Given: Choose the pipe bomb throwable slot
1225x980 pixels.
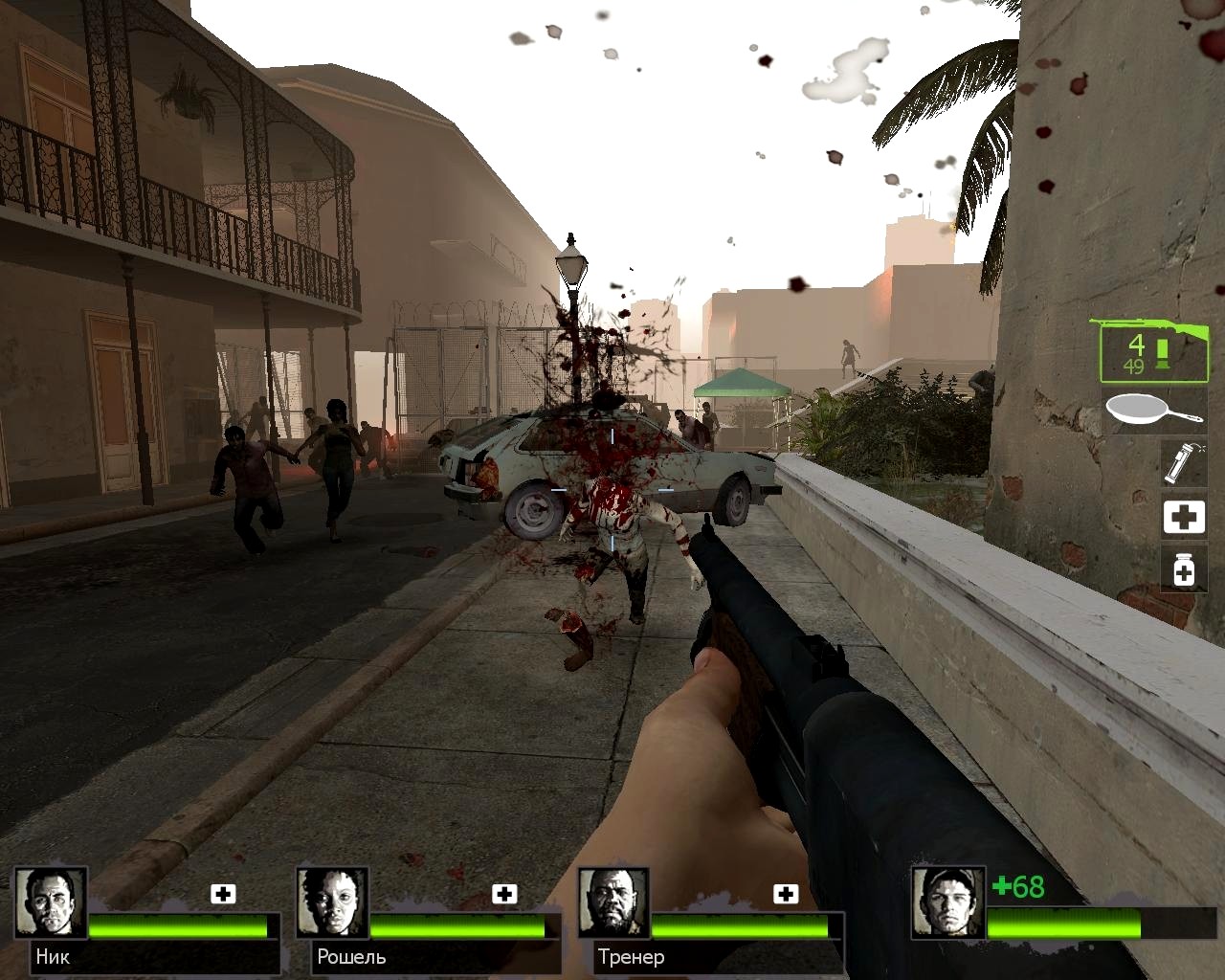Looking at the screenshot, I should click(1182, 462).
